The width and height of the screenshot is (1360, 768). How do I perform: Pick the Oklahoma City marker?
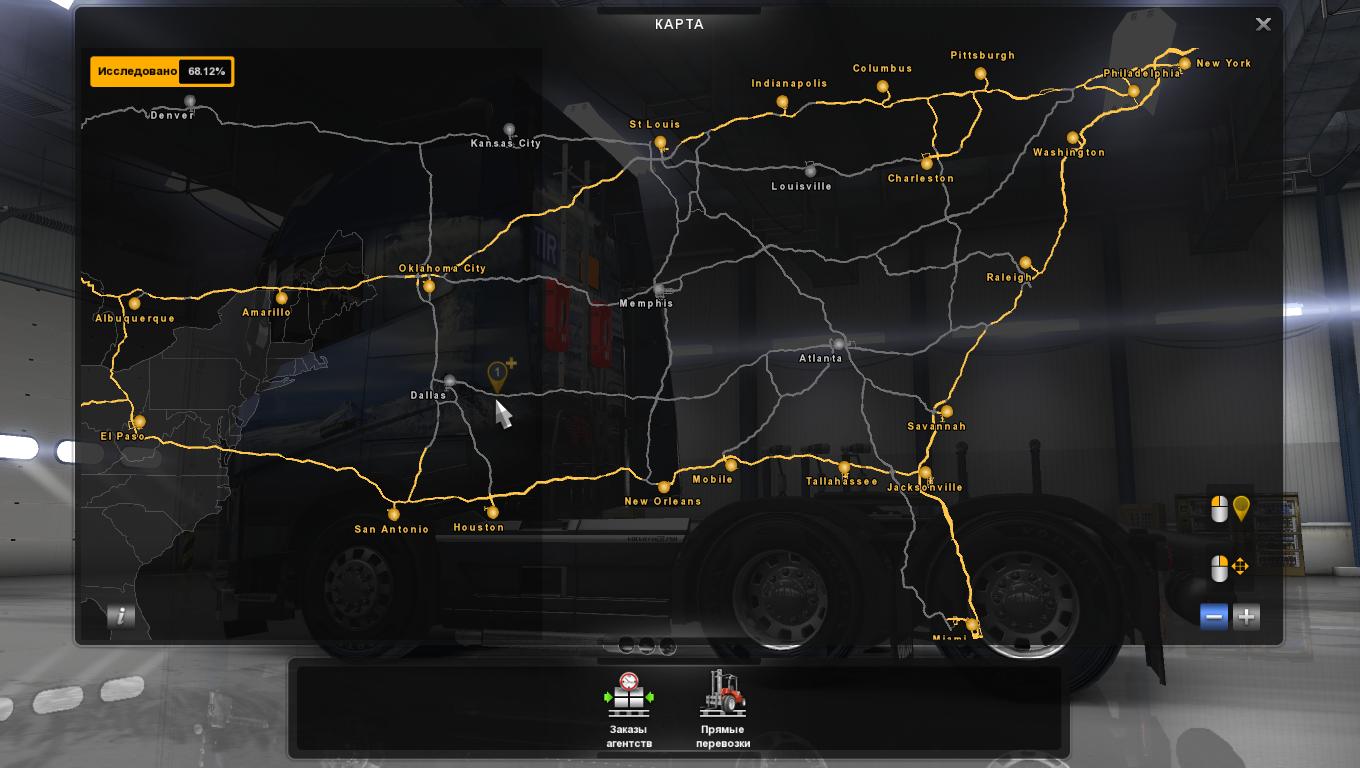(x=429, y=287)
